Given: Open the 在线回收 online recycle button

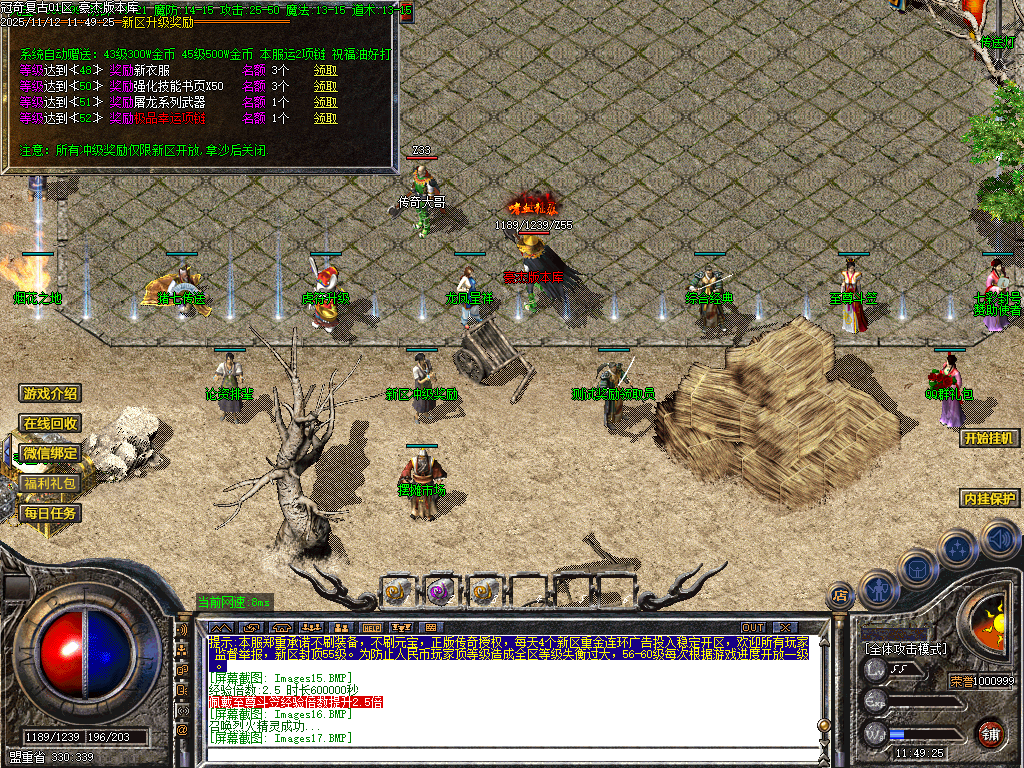Looking at the screenshot, I should [x=51, y=424].
